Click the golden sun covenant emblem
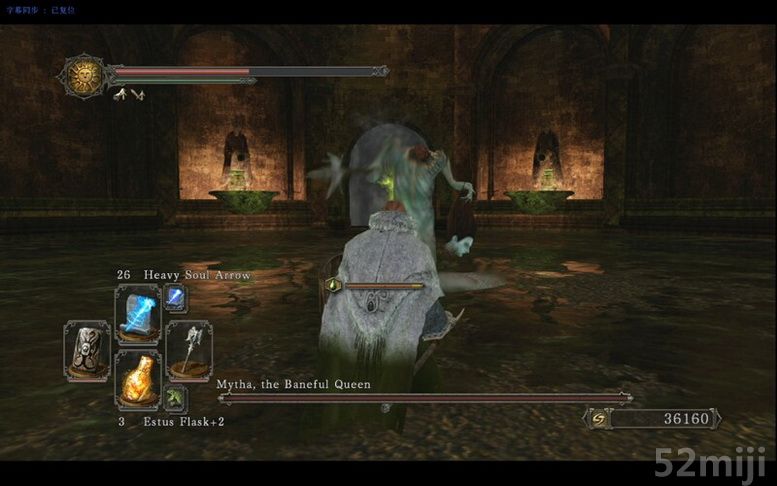Viewport: 777px width, 486px height. click(84, 74)
